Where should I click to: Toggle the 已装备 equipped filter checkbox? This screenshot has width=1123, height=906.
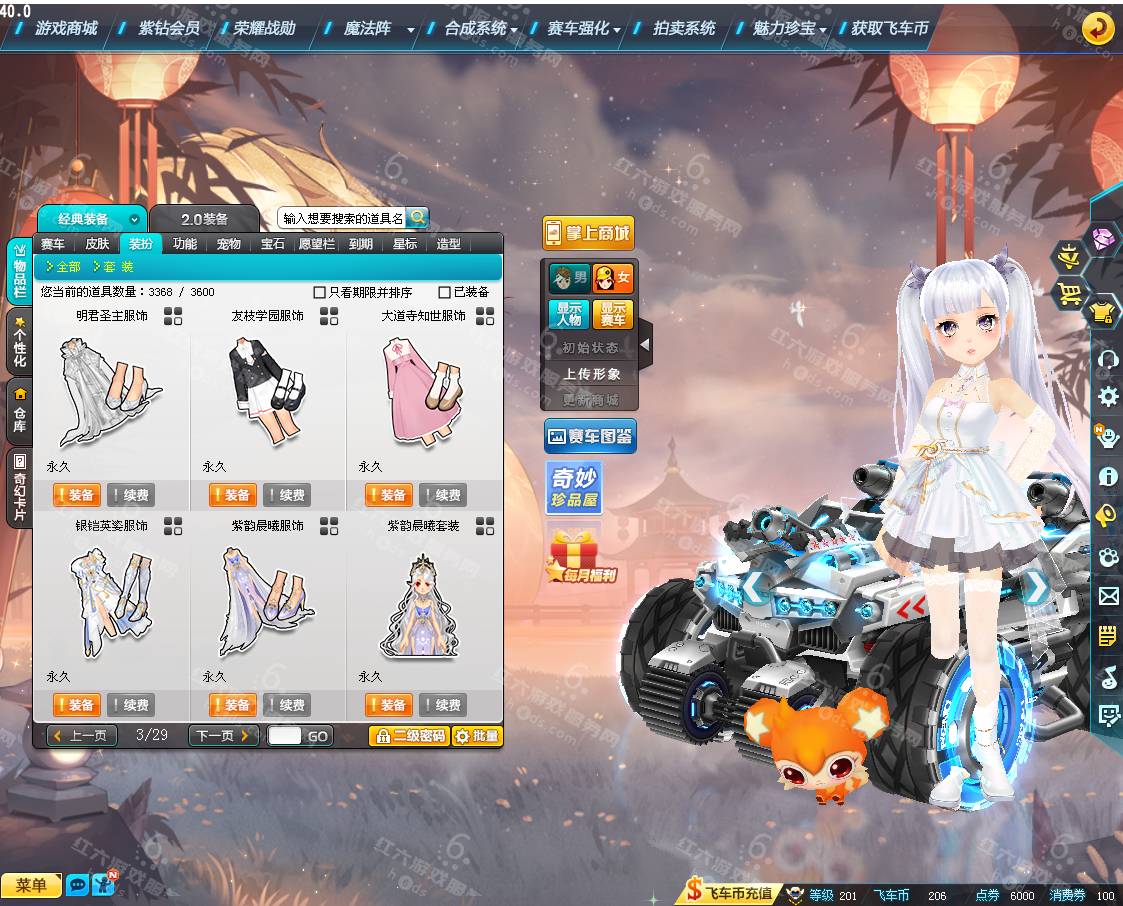445,293
